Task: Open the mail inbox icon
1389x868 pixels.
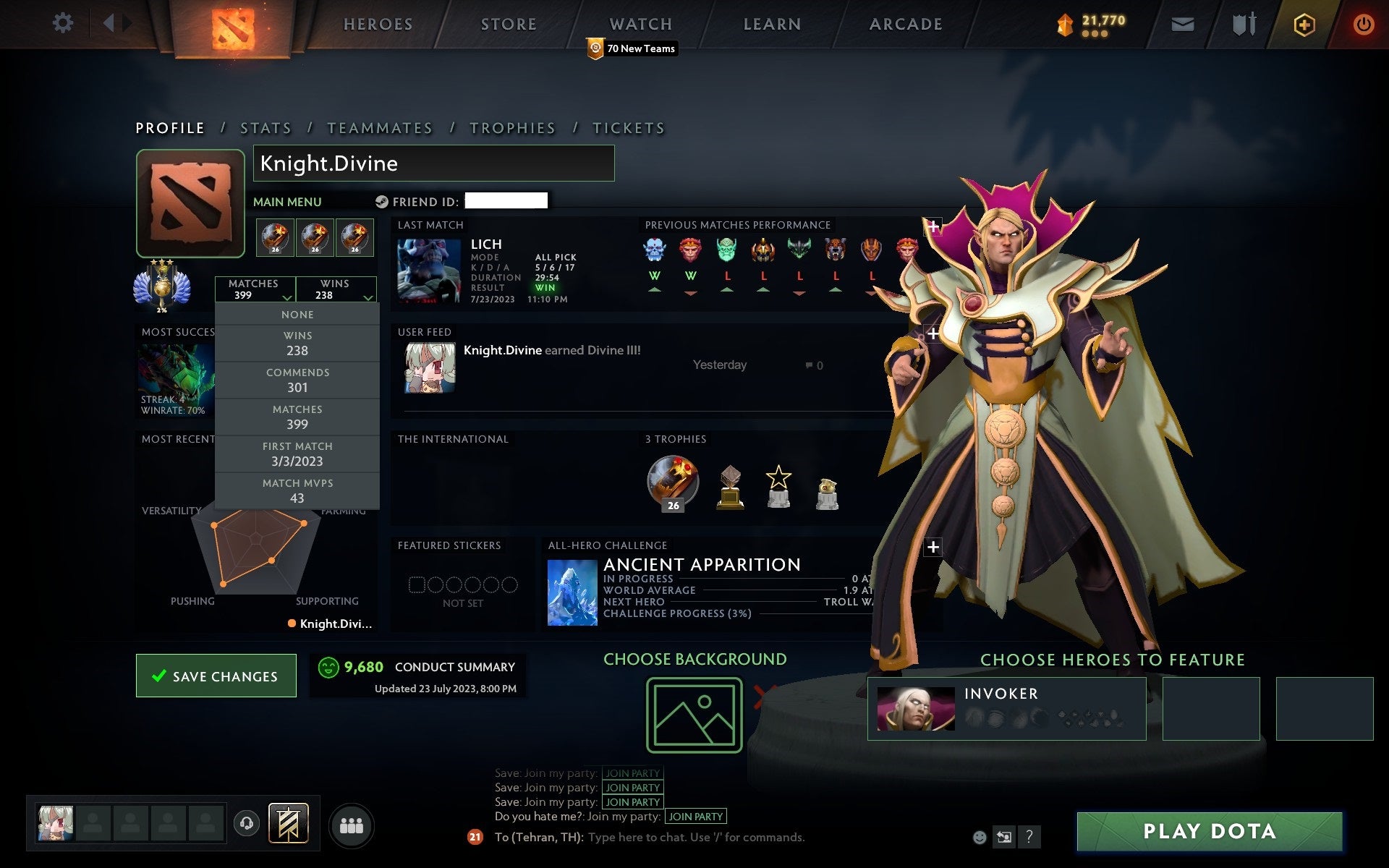Action: [x=1181, y=23]
